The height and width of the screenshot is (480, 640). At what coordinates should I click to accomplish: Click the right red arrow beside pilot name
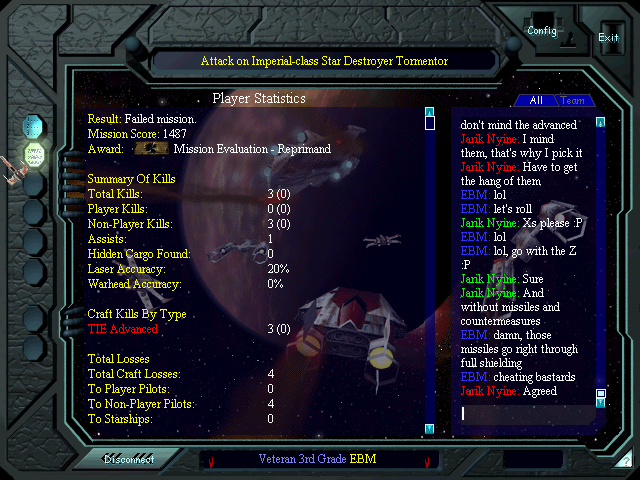click(427, 461)
